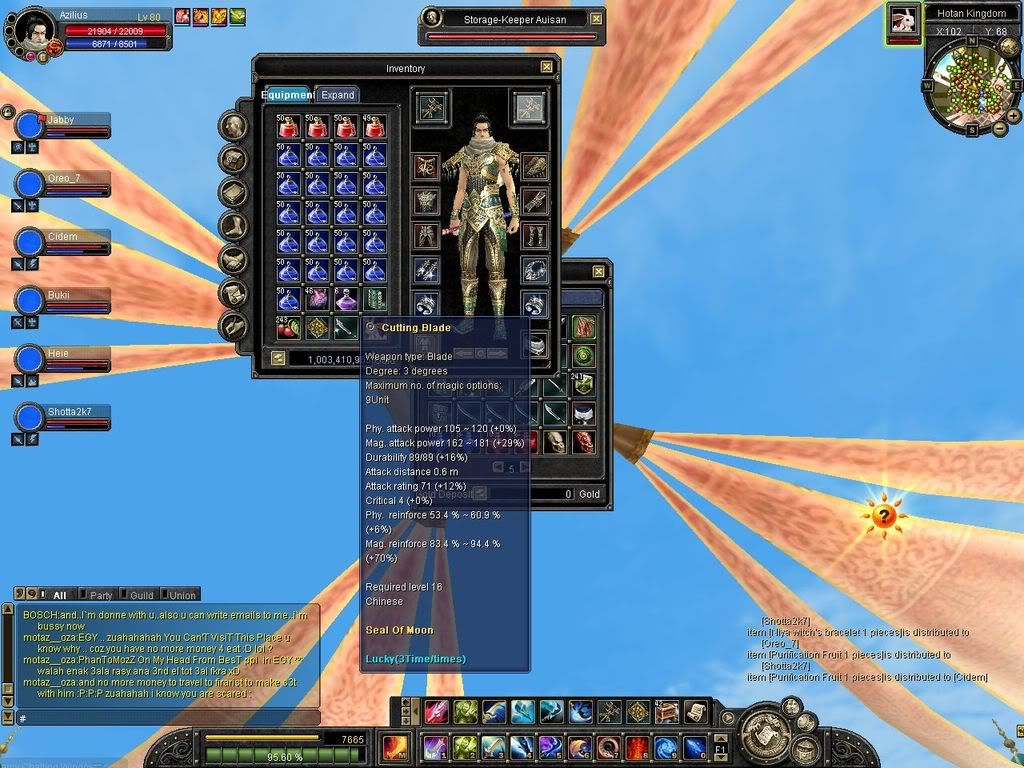Close the Storage-Keeper Auisan target frame
This screenshot has height=768, width=1024.
pyautogui.click(x=597, y=19)
